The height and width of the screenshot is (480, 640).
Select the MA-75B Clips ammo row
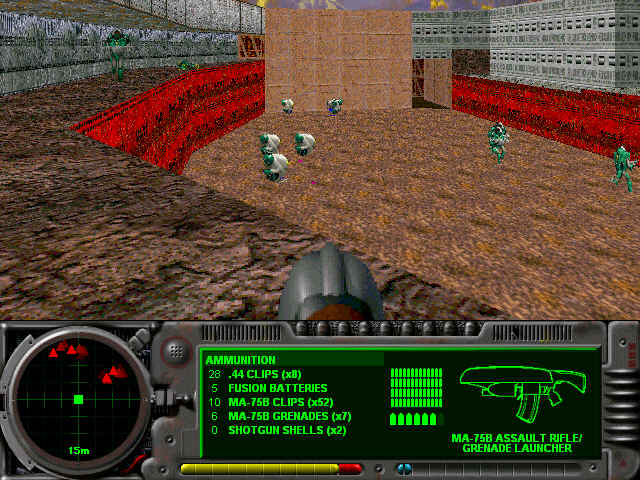click(281, 402)
